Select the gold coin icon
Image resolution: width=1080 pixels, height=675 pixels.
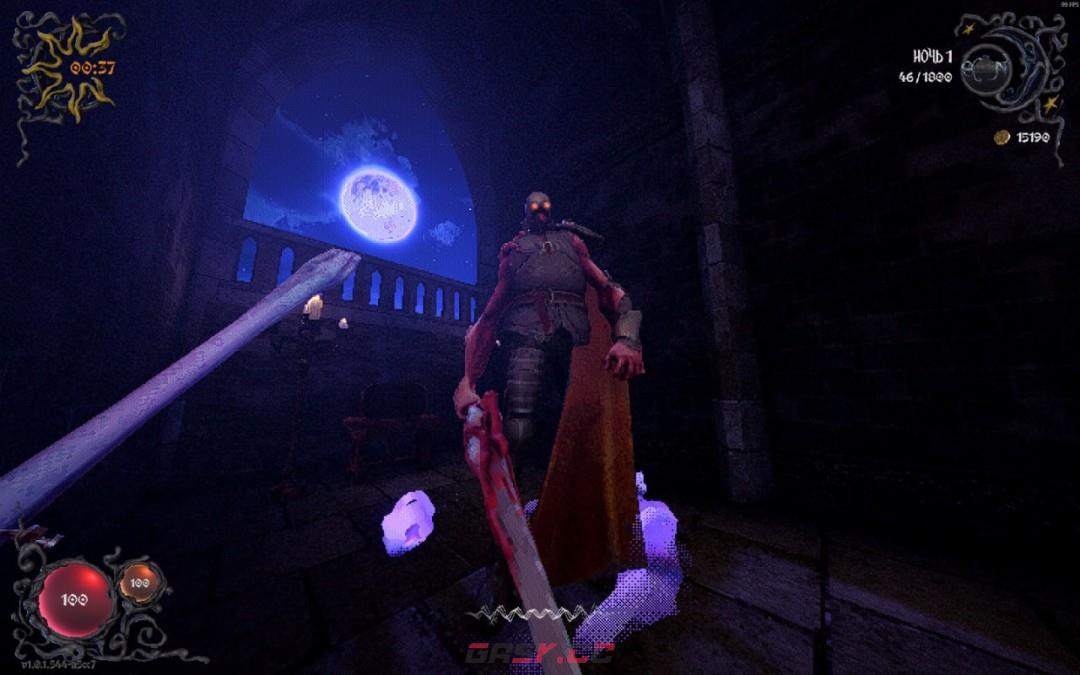tap(1001, 137)
